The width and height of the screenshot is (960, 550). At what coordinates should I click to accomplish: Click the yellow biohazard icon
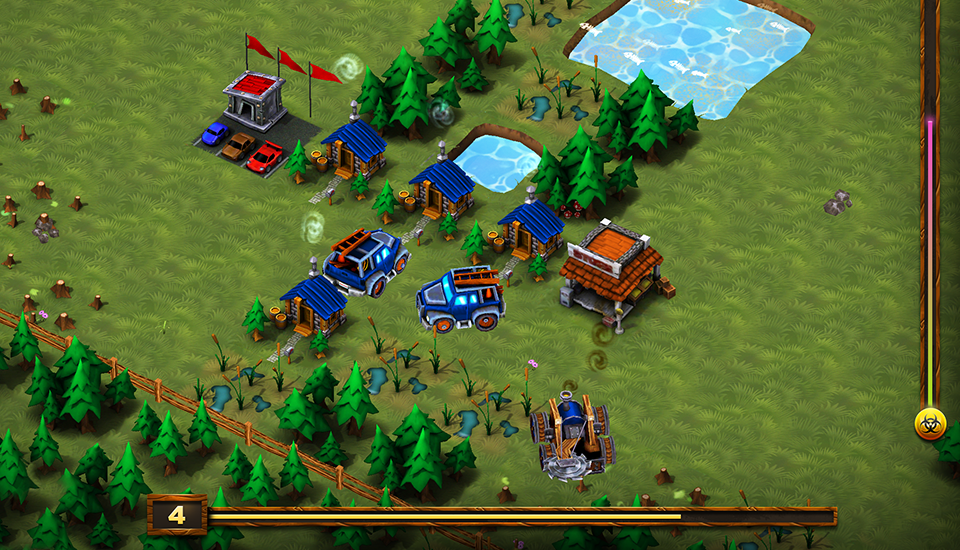point(930,424)
